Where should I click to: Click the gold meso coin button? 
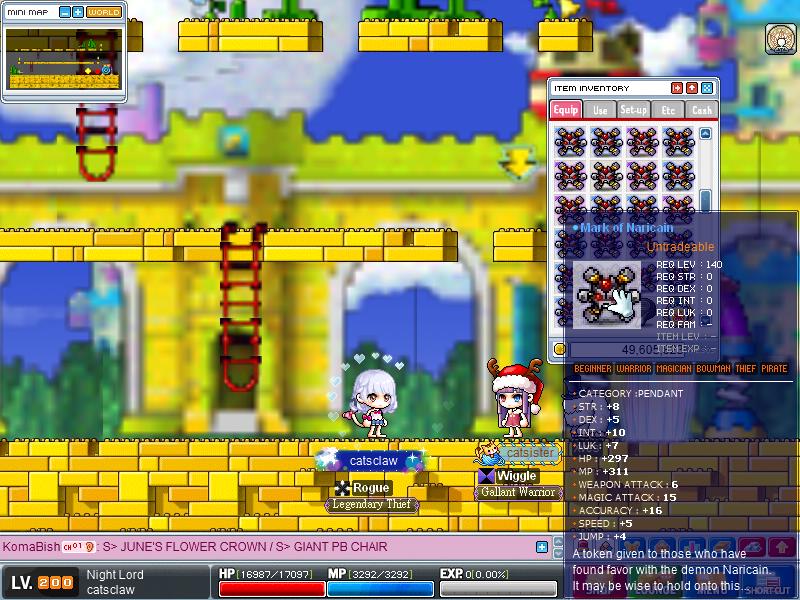point(561,349)
